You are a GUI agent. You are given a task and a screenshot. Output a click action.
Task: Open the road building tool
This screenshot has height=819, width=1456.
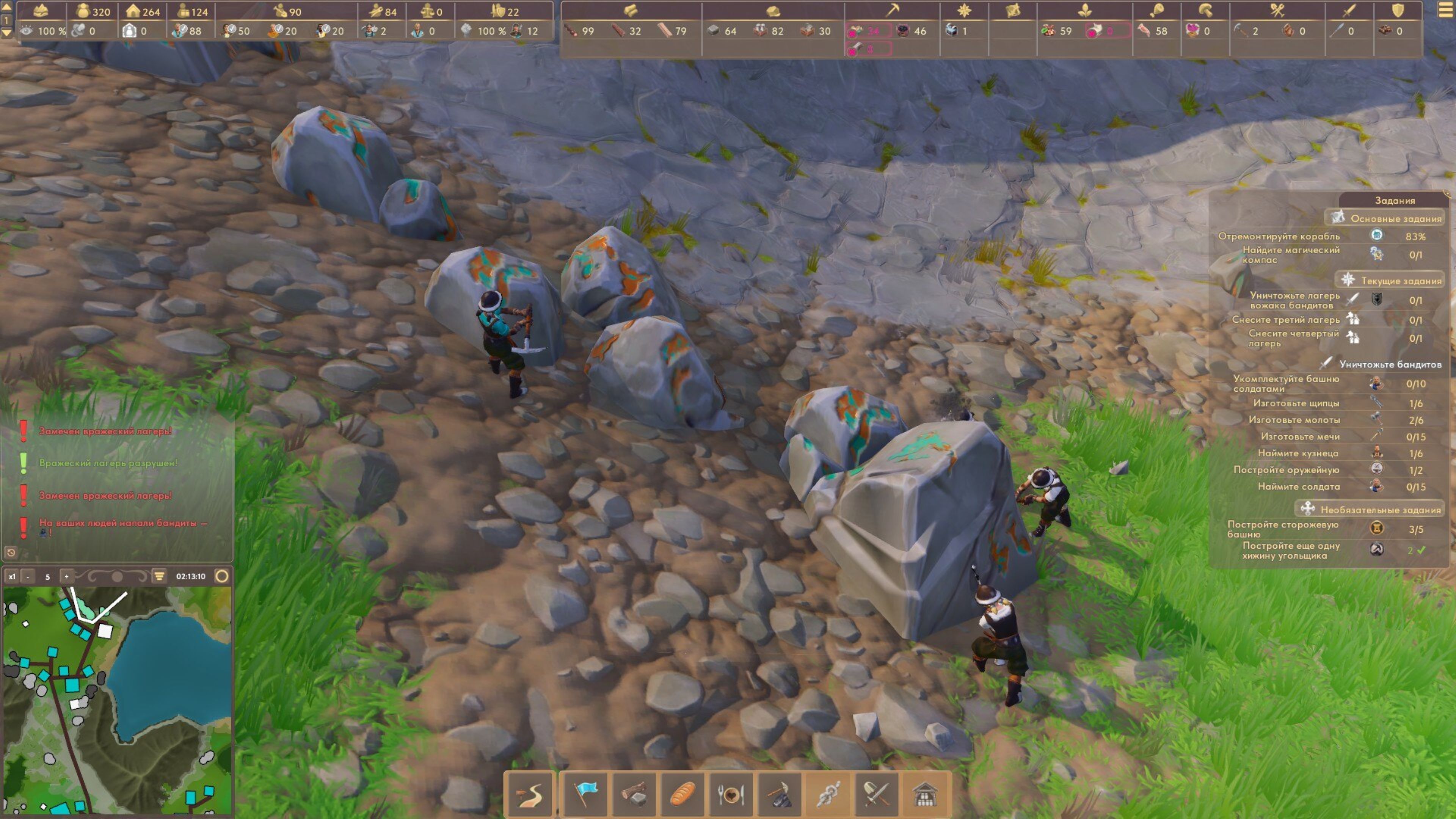pyautogui.click(x=530, y=795)
